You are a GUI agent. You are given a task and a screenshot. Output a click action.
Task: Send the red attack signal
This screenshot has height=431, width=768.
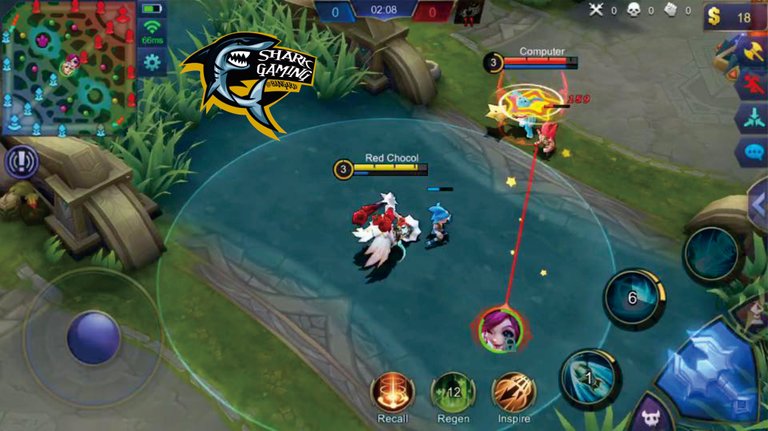coord(752,84)
